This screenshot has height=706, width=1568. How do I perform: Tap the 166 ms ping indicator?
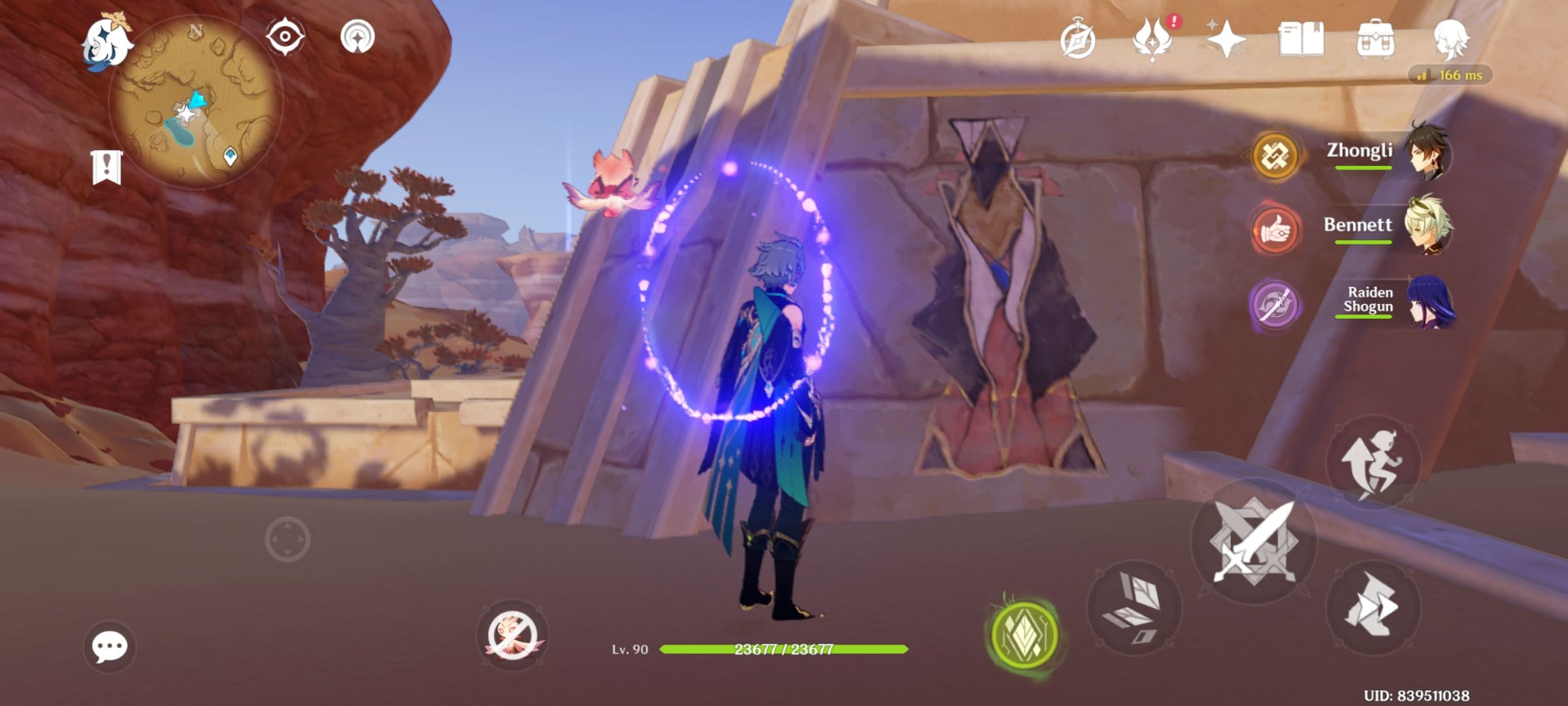coord(1452,75)
